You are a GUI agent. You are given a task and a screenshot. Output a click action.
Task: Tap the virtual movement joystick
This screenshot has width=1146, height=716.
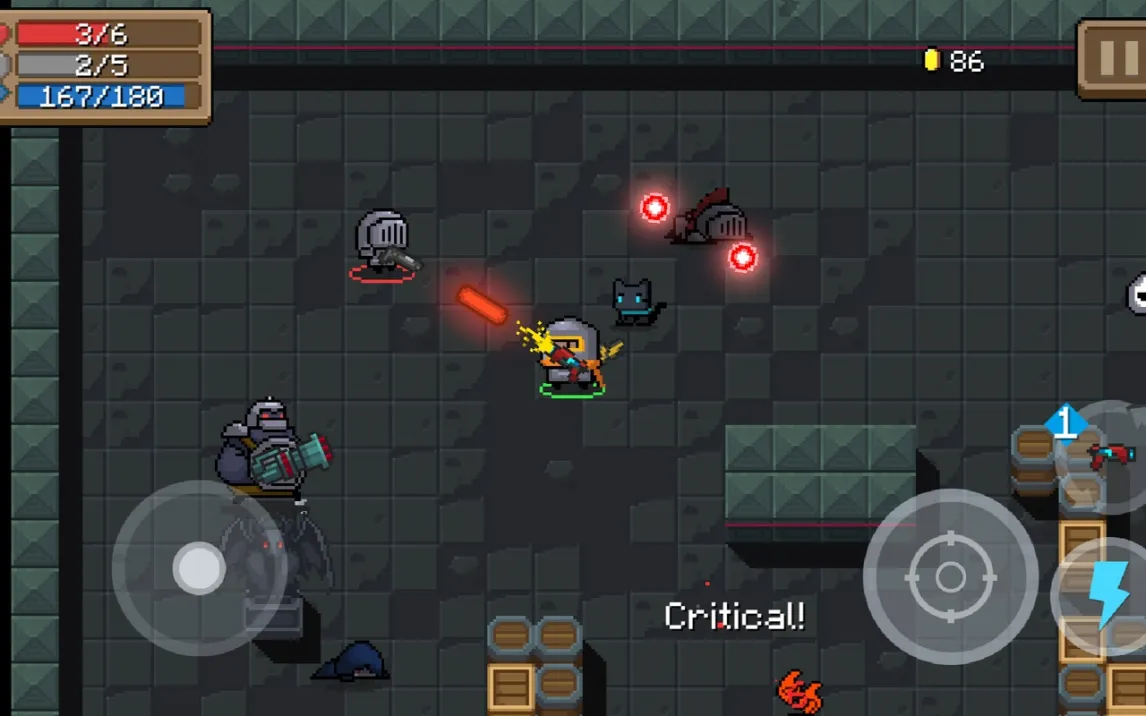pyautogui.click(x=199, y=568)
